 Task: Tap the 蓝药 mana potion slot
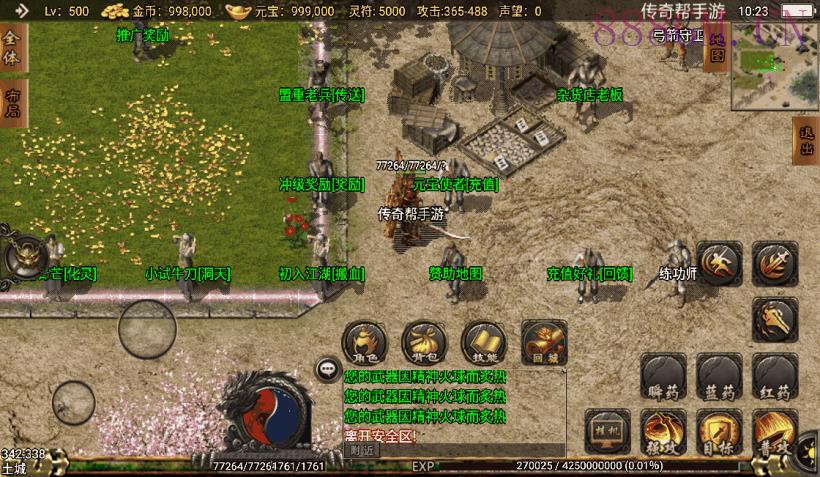click(720, 376)
